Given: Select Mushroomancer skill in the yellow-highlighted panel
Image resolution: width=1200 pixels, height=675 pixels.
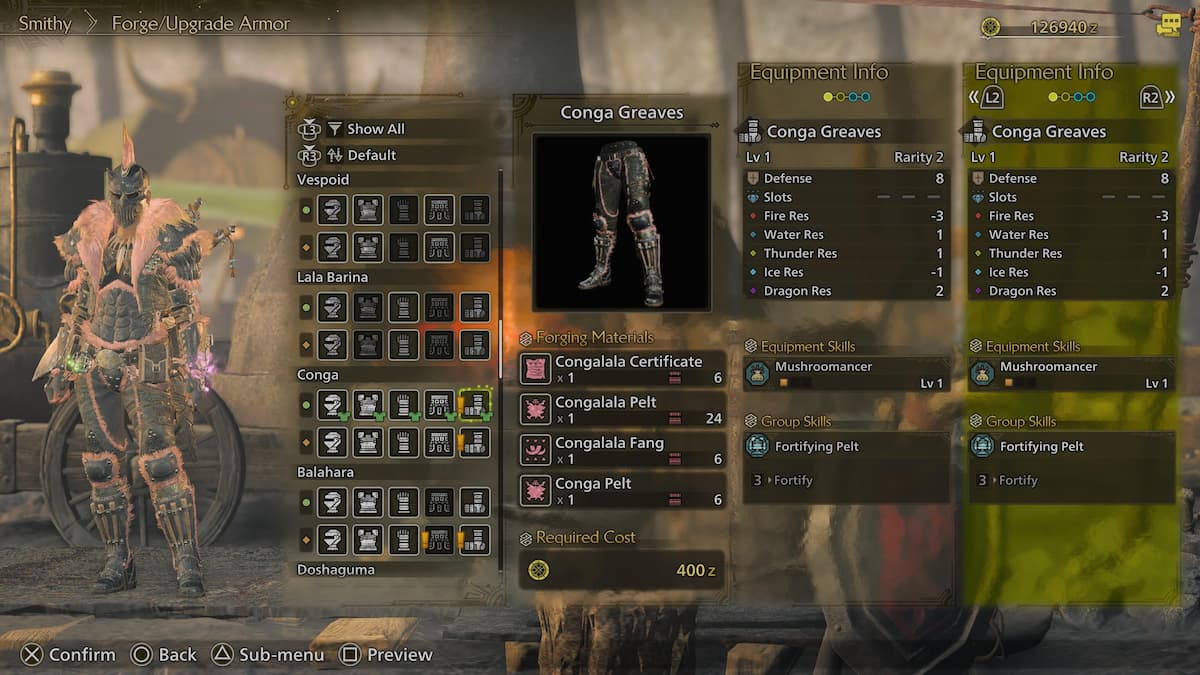Looking at the screenshot, I should click(x=1071, y=374).
